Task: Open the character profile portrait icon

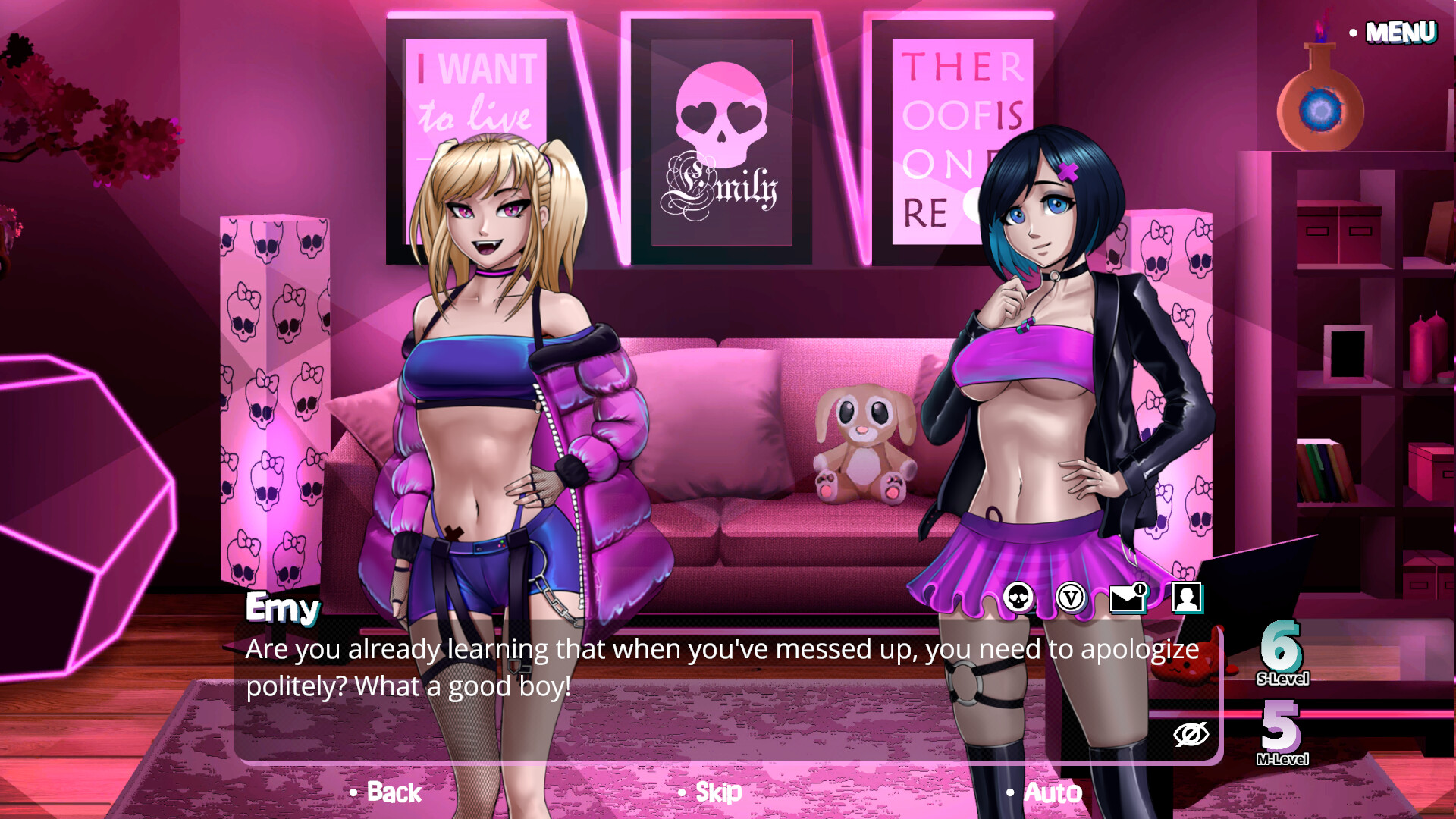Action: coord(1188,598)
